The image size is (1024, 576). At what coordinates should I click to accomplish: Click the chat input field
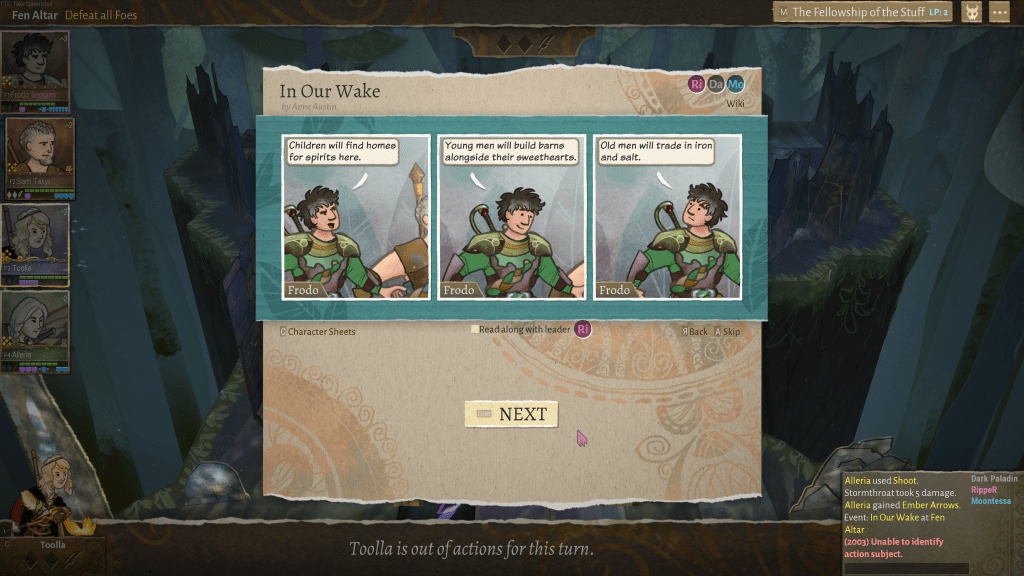point(905,568)
